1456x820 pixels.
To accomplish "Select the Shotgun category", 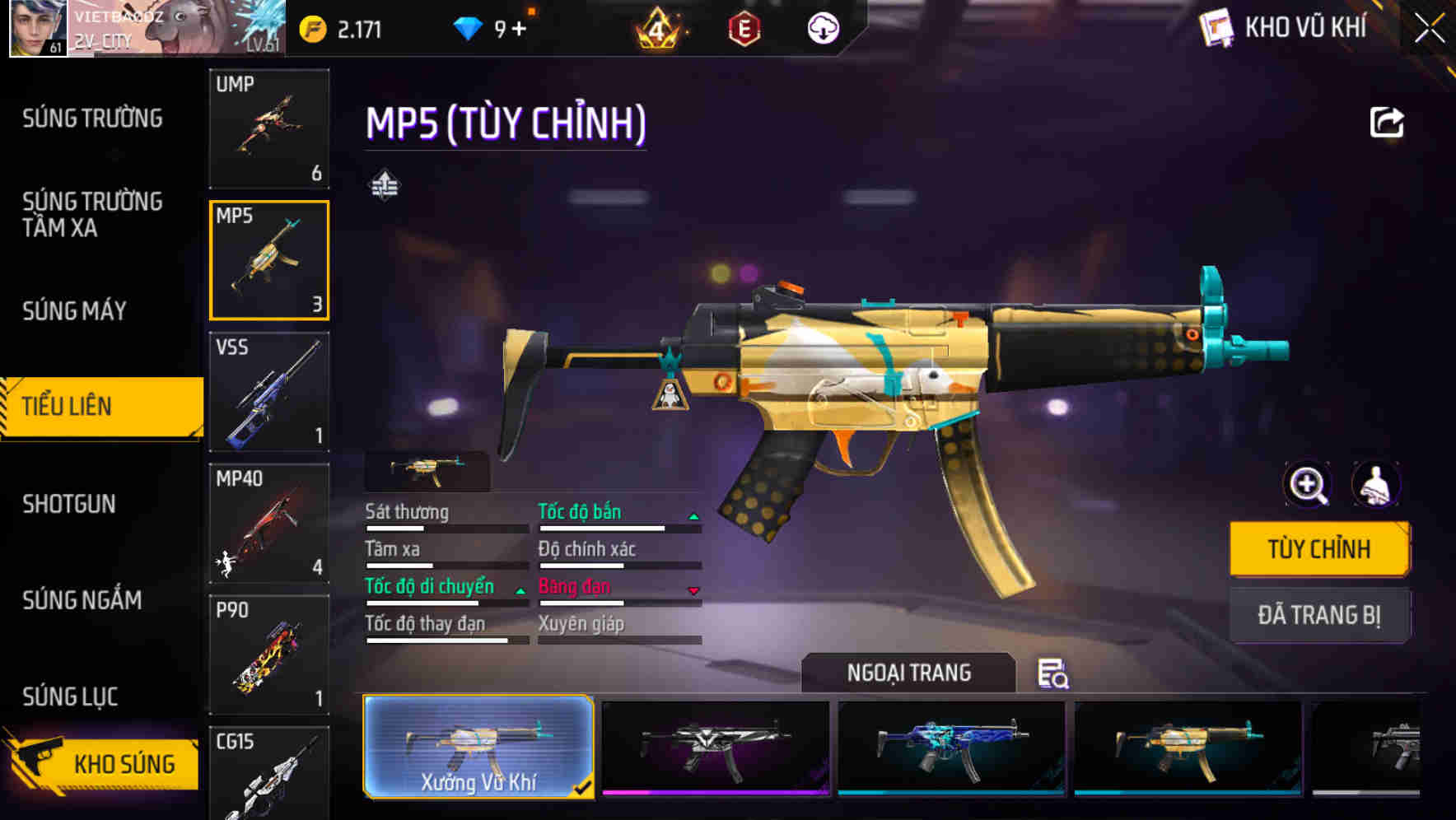I will (x=69, y=504).
